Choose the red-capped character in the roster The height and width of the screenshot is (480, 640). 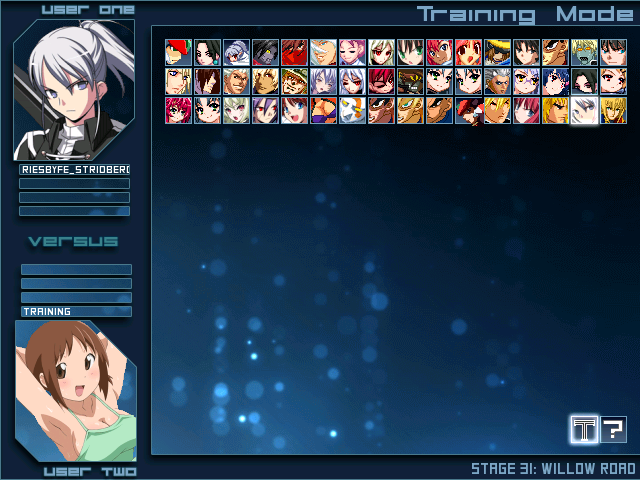pos(178,52)
